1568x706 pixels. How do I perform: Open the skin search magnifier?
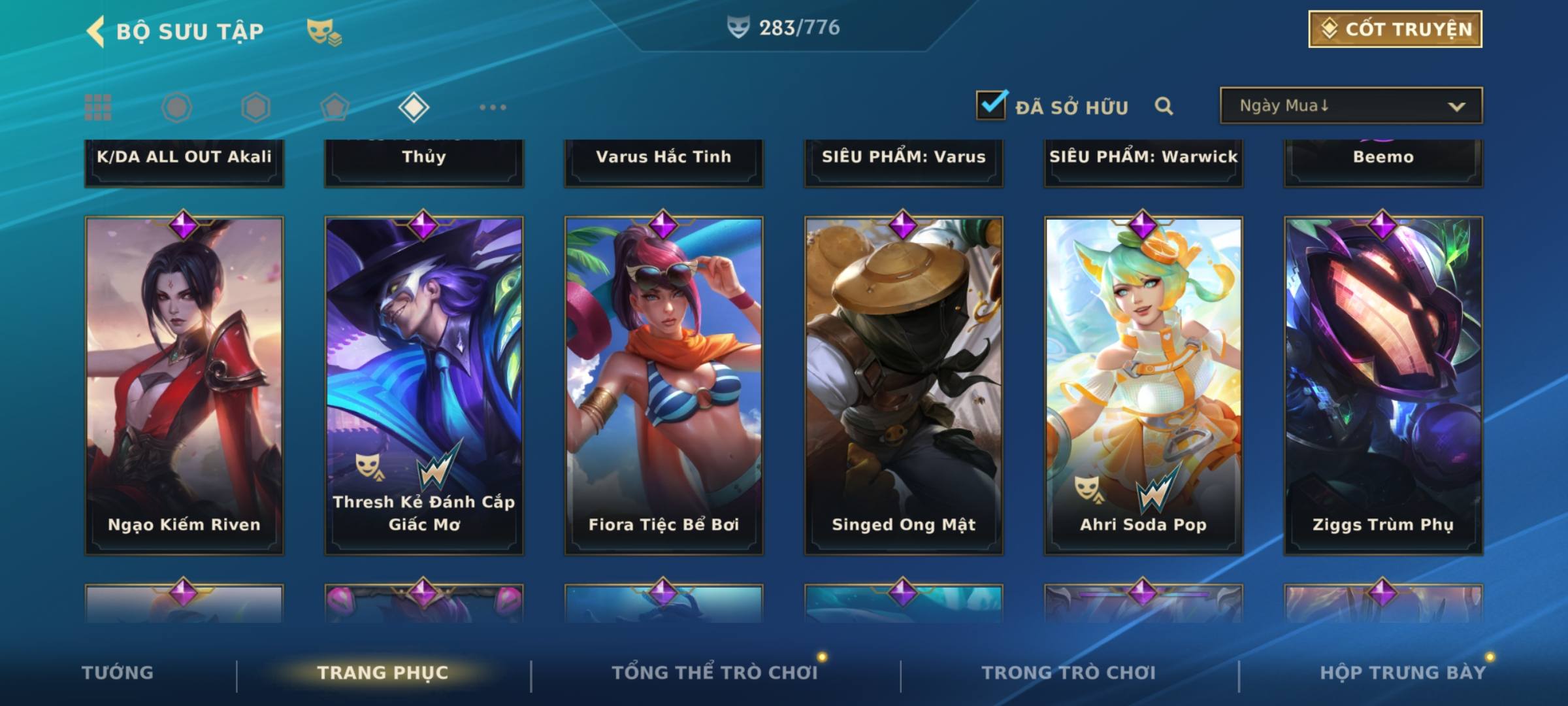1164,106
